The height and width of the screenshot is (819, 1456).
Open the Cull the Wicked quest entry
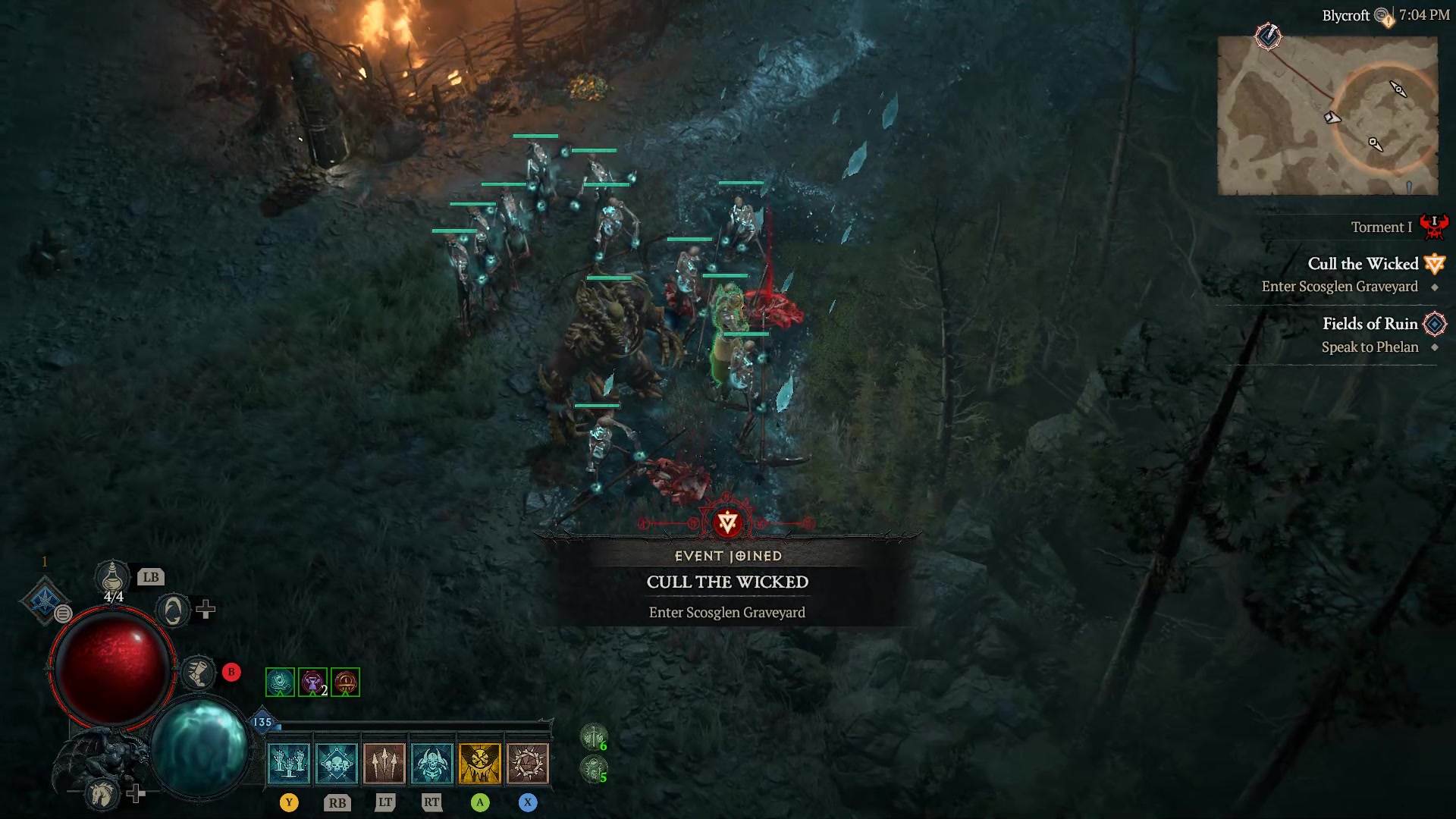(x=1363, y=264)
